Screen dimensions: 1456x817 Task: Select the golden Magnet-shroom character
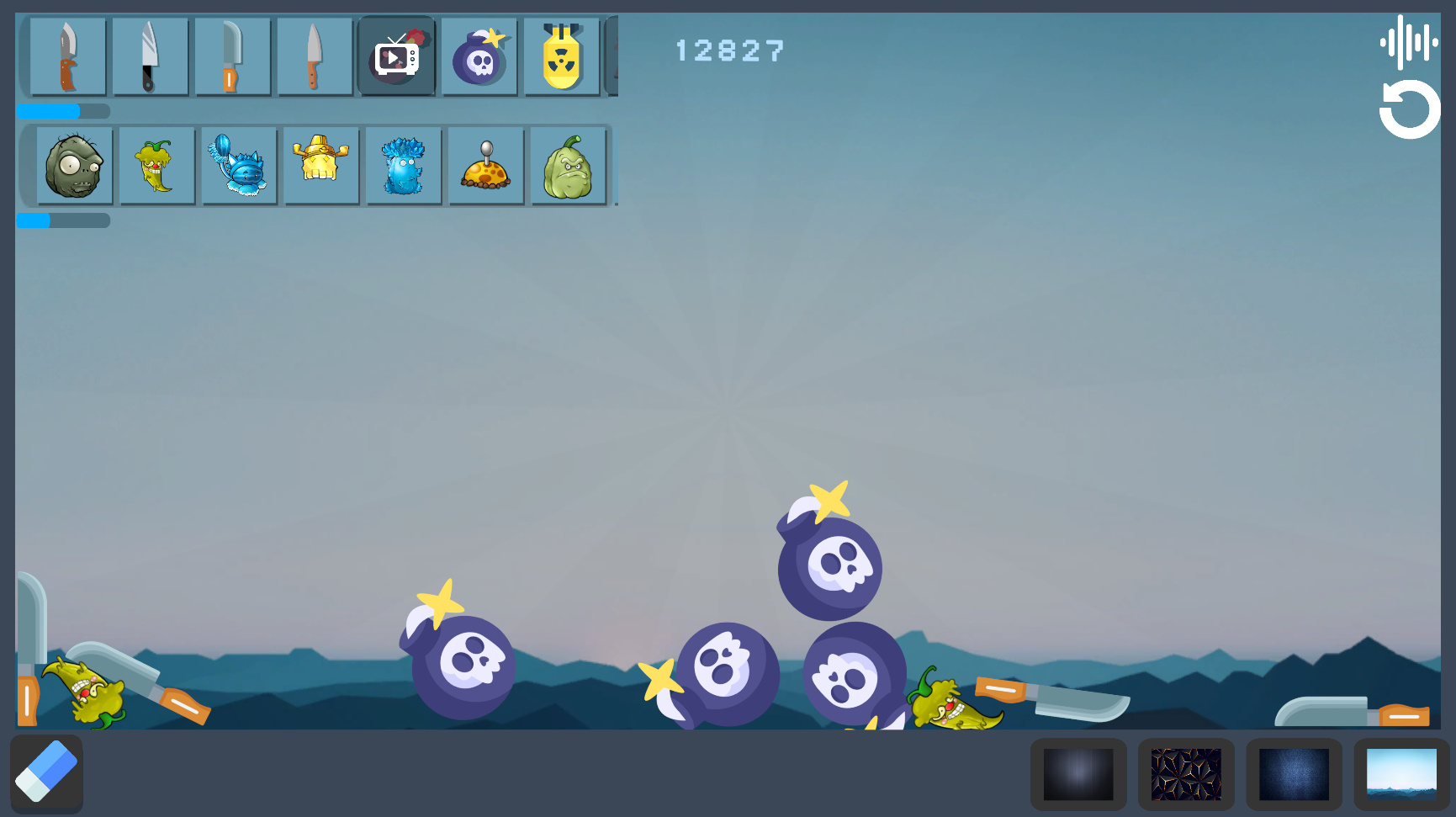click(321, 165)
